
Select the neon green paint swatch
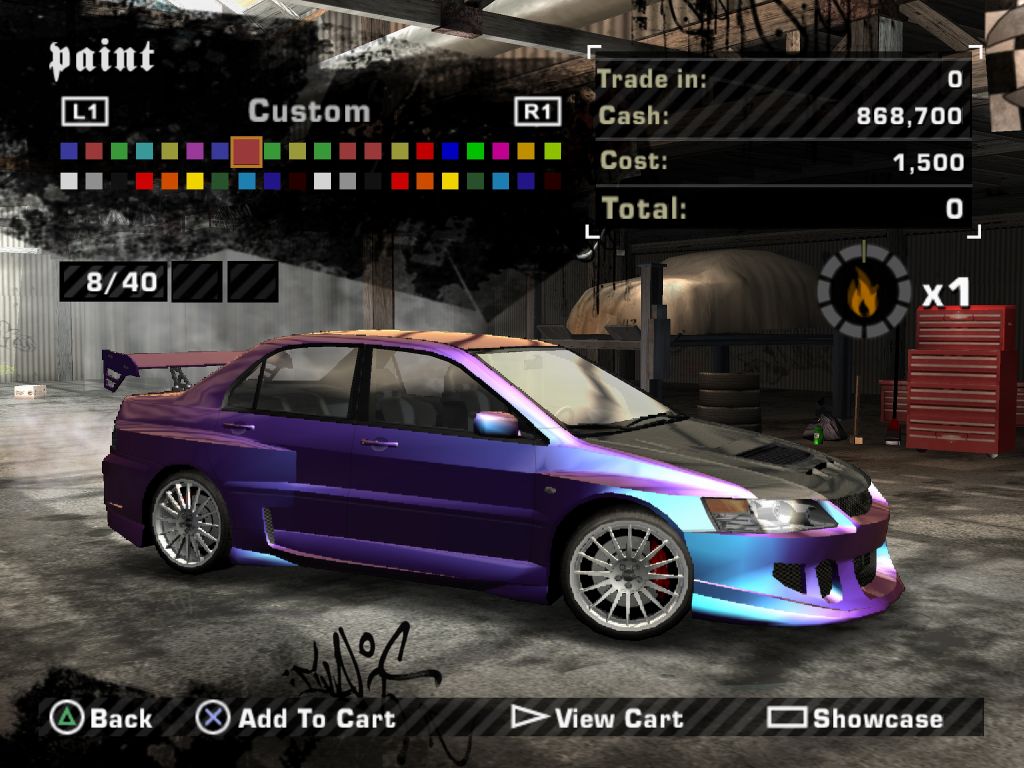pyautogui.click(x=476, y=152)
